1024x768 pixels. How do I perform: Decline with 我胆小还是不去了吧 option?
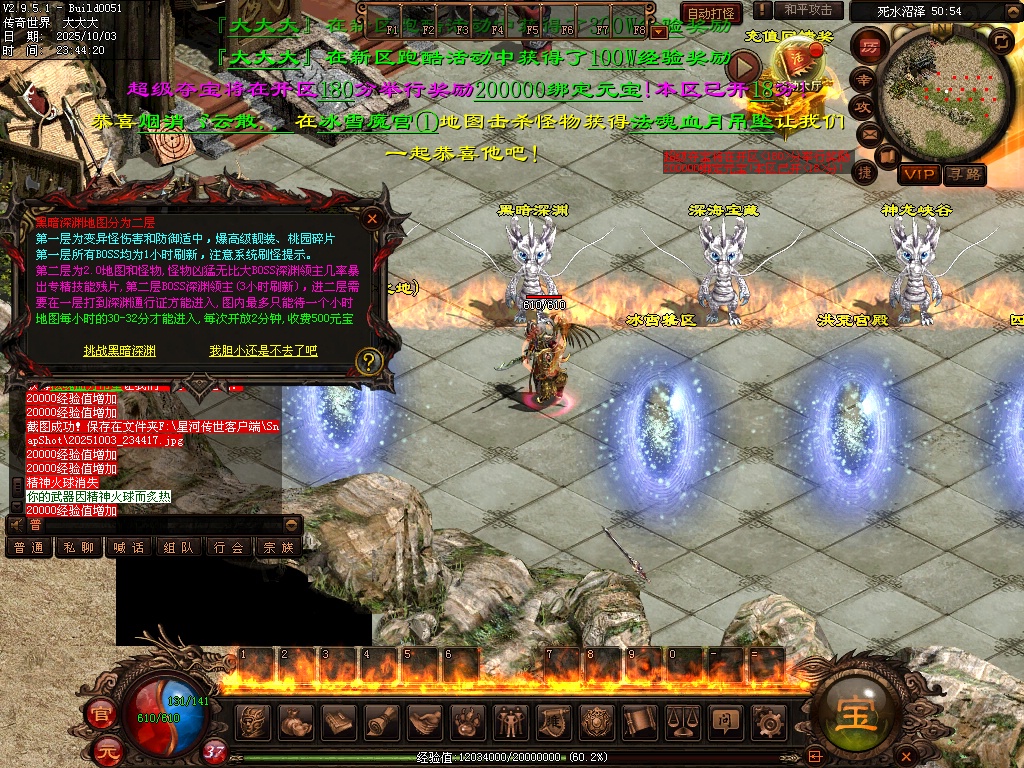(x=263, y=351)
